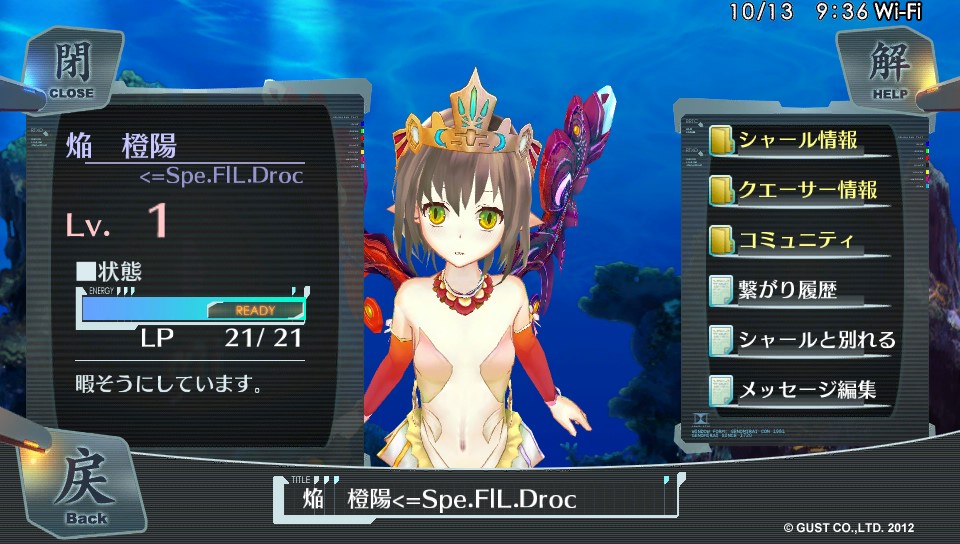Close the menu with the 閉 CLOSE button
Image resolution: width=960 pixels, height=544 pixels.
[x=71, y=69]
